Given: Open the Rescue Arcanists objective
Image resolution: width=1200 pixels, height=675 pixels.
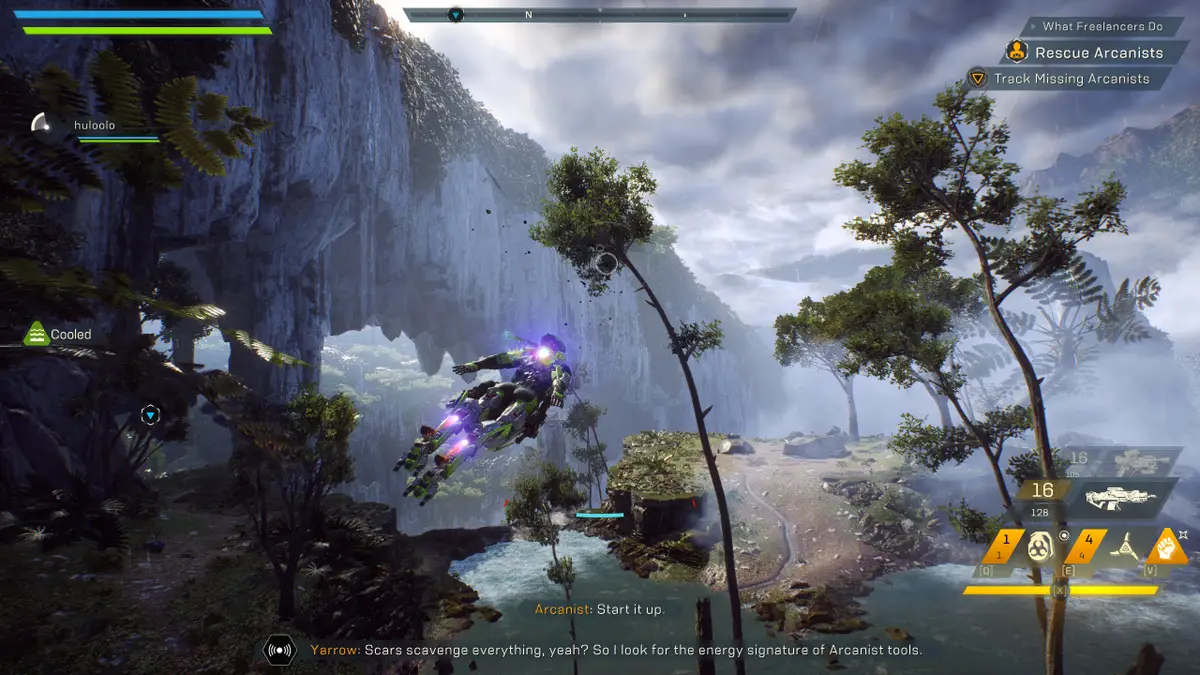Looking at the screenshot, I should (1098, 52).
